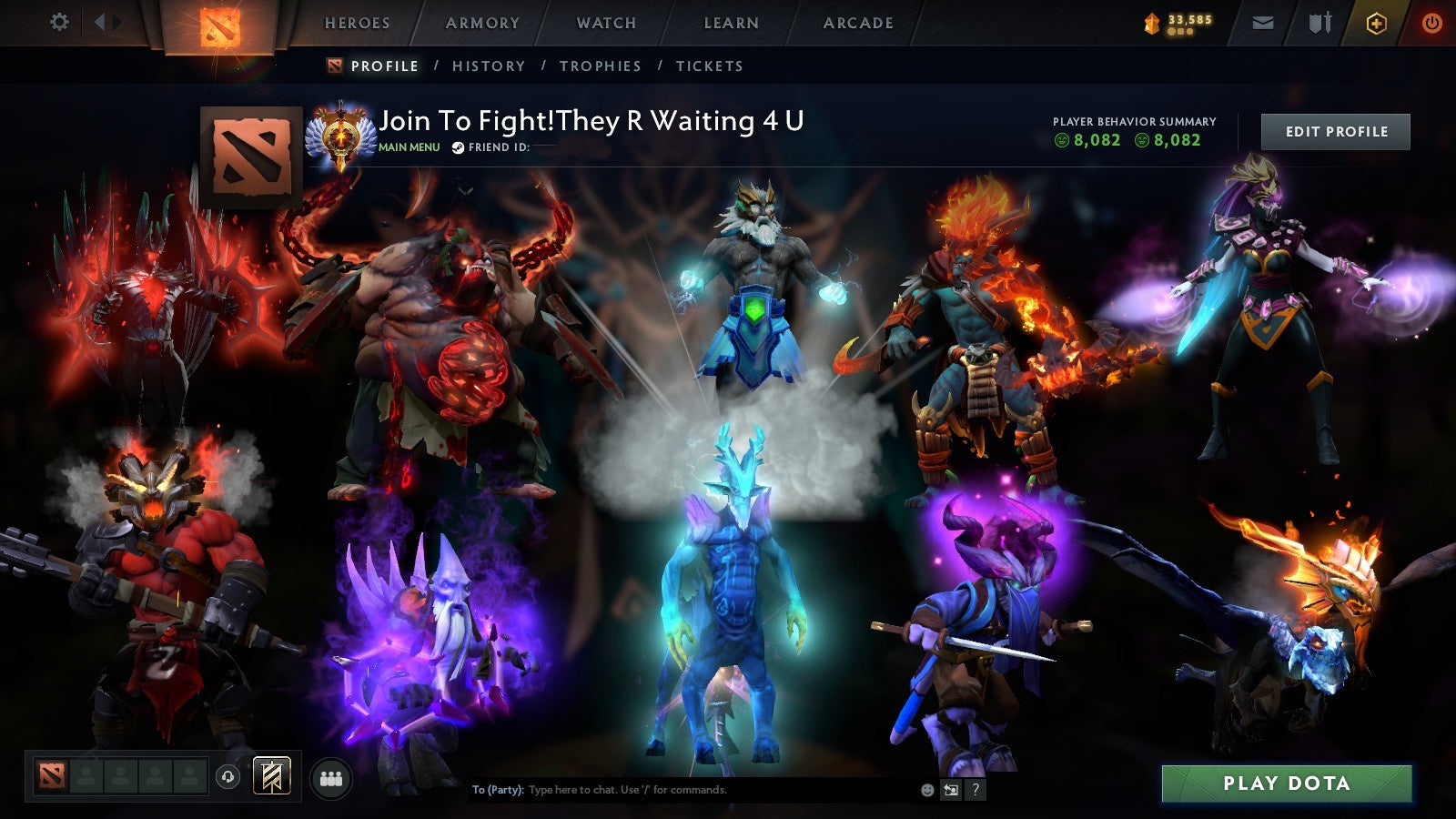The image size is (1456, 819).
Task: Toggle the chat screenshot-share button
Action: point(952,791)
